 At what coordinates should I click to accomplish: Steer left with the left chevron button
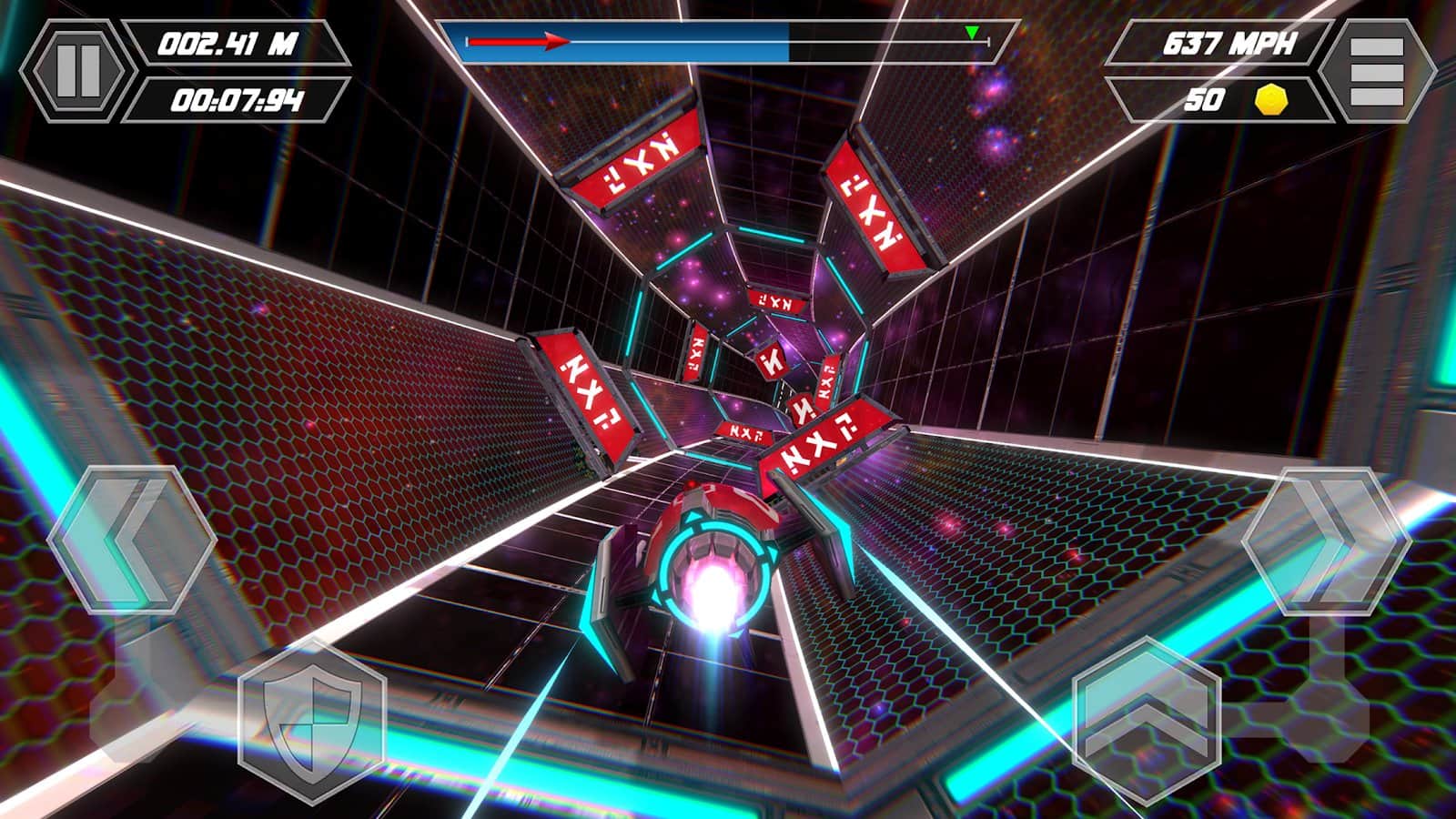coord(131,541)
